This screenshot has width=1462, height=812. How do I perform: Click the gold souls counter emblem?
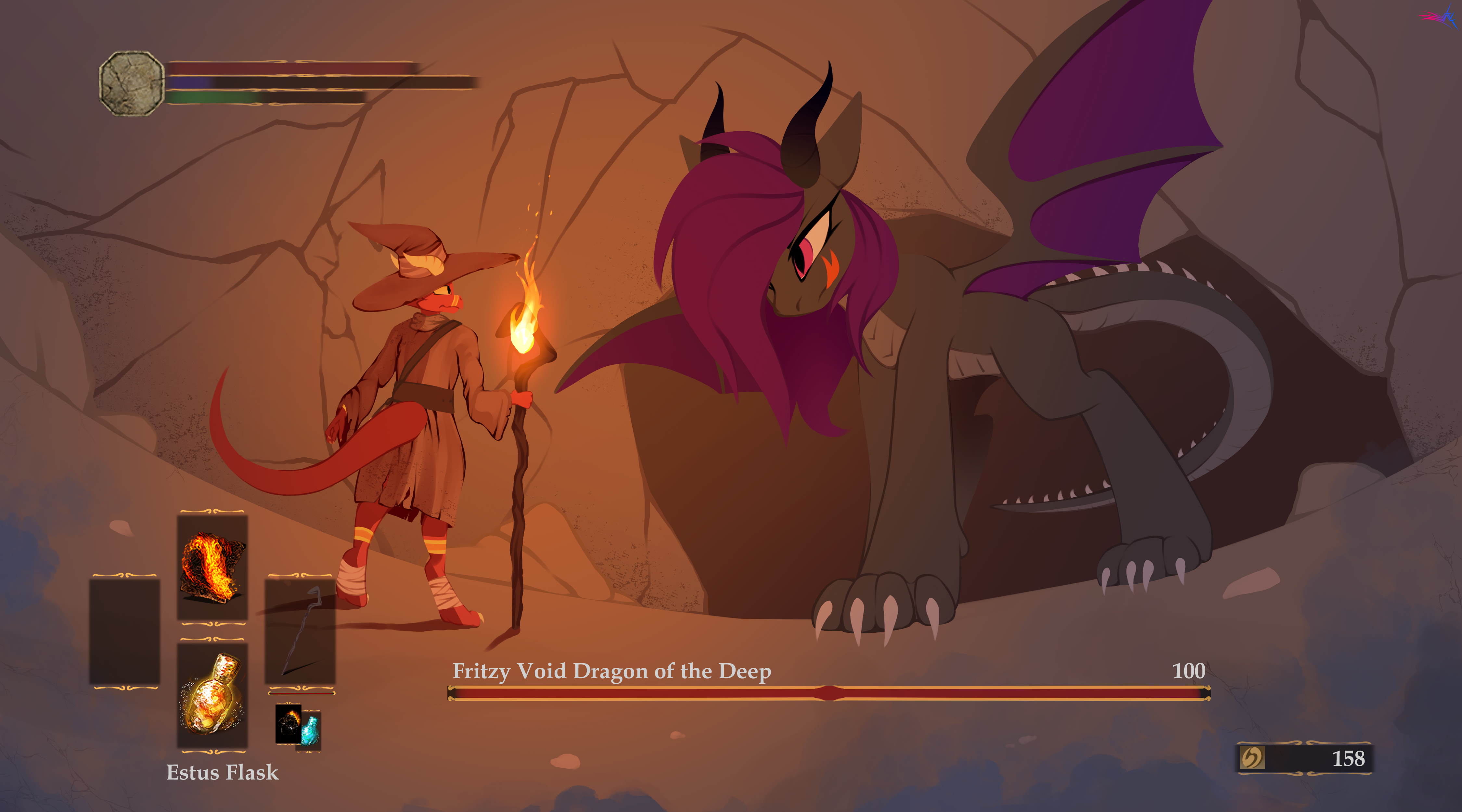pyautogui.click(x=1252, y=757)
